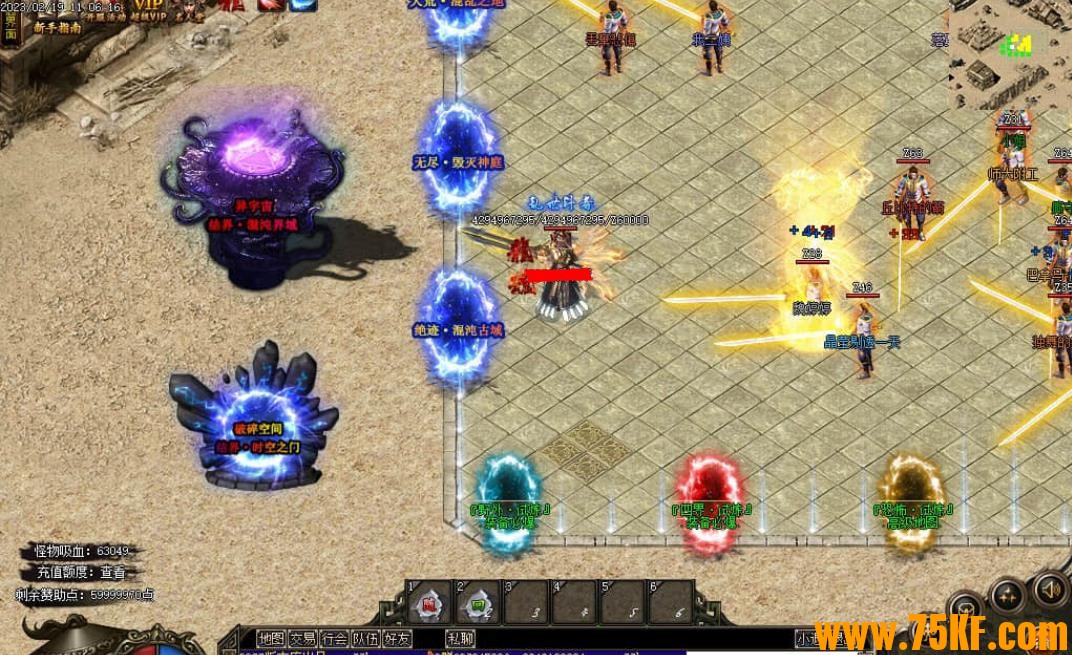
Task: Open the 地图 map button
Action: tap(271, 638)
